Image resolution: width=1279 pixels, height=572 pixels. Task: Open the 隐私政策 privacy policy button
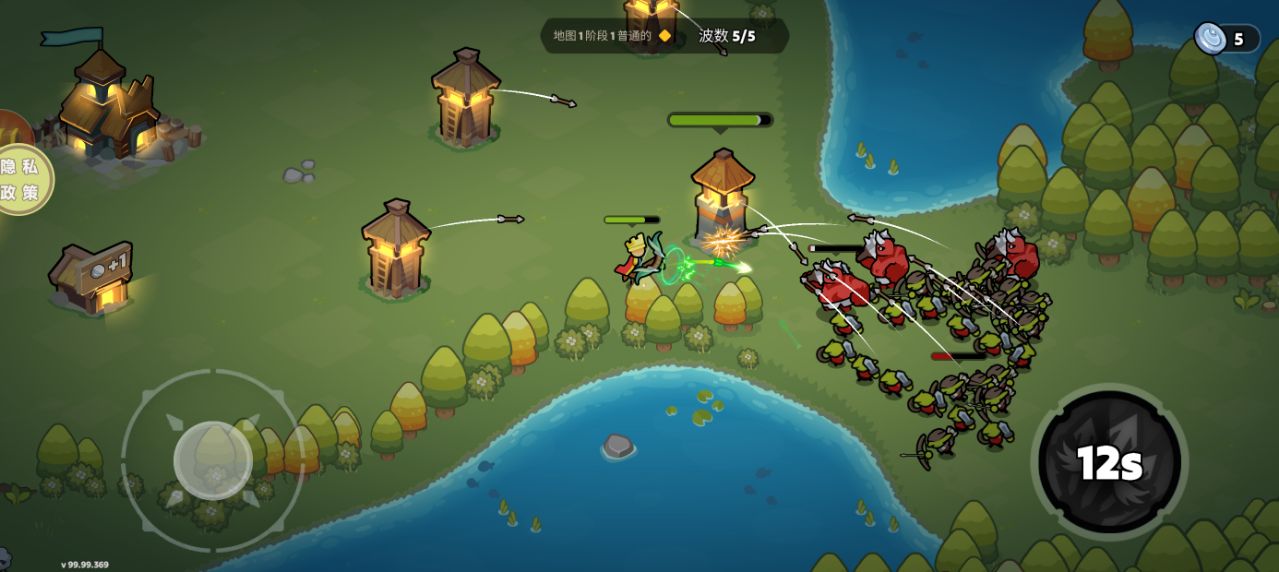click(x=23, y=180)
